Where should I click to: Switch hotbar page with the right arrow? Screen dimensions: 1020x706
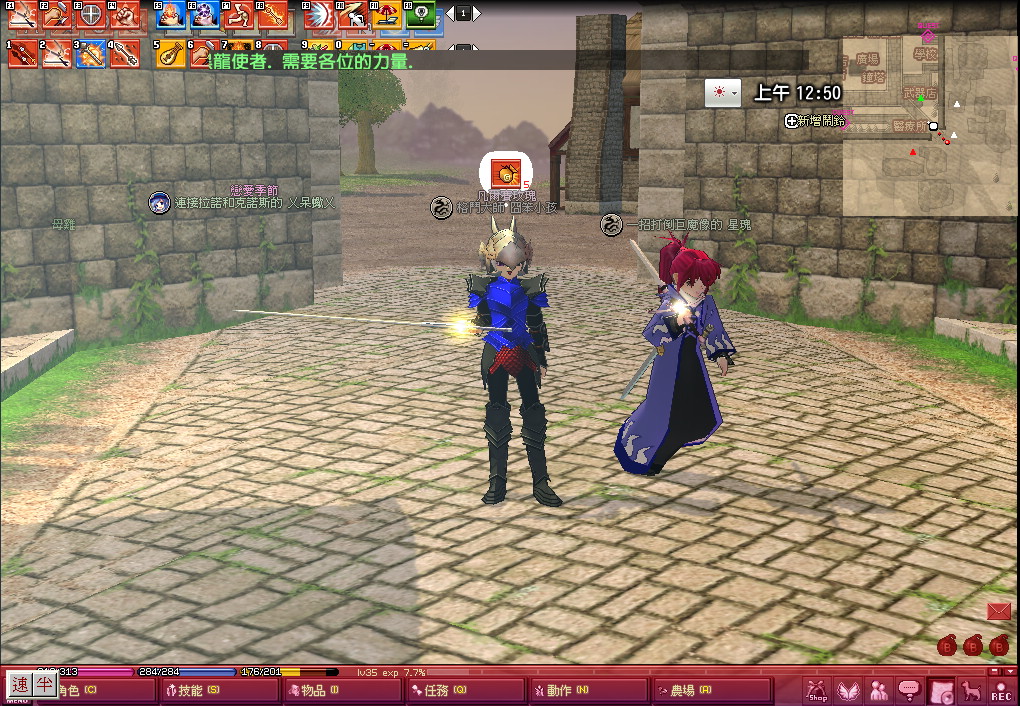pos(477,14)
